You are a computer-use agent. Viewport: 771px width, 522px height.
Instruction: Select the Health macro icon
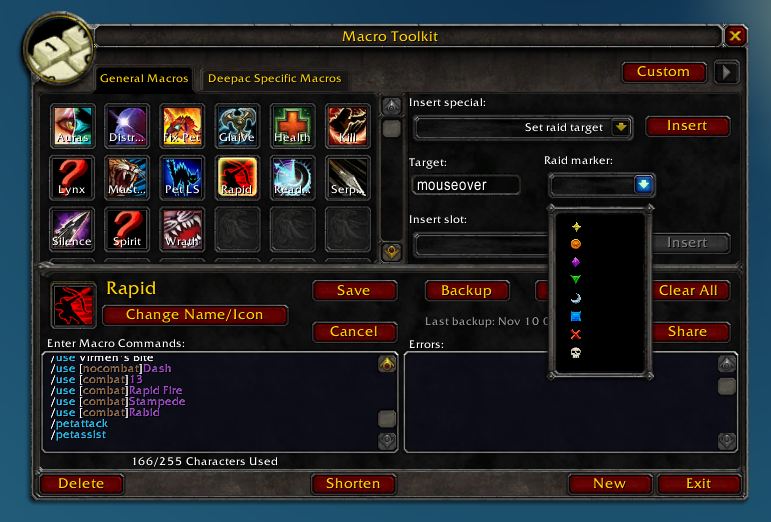(x=292, y=127)
